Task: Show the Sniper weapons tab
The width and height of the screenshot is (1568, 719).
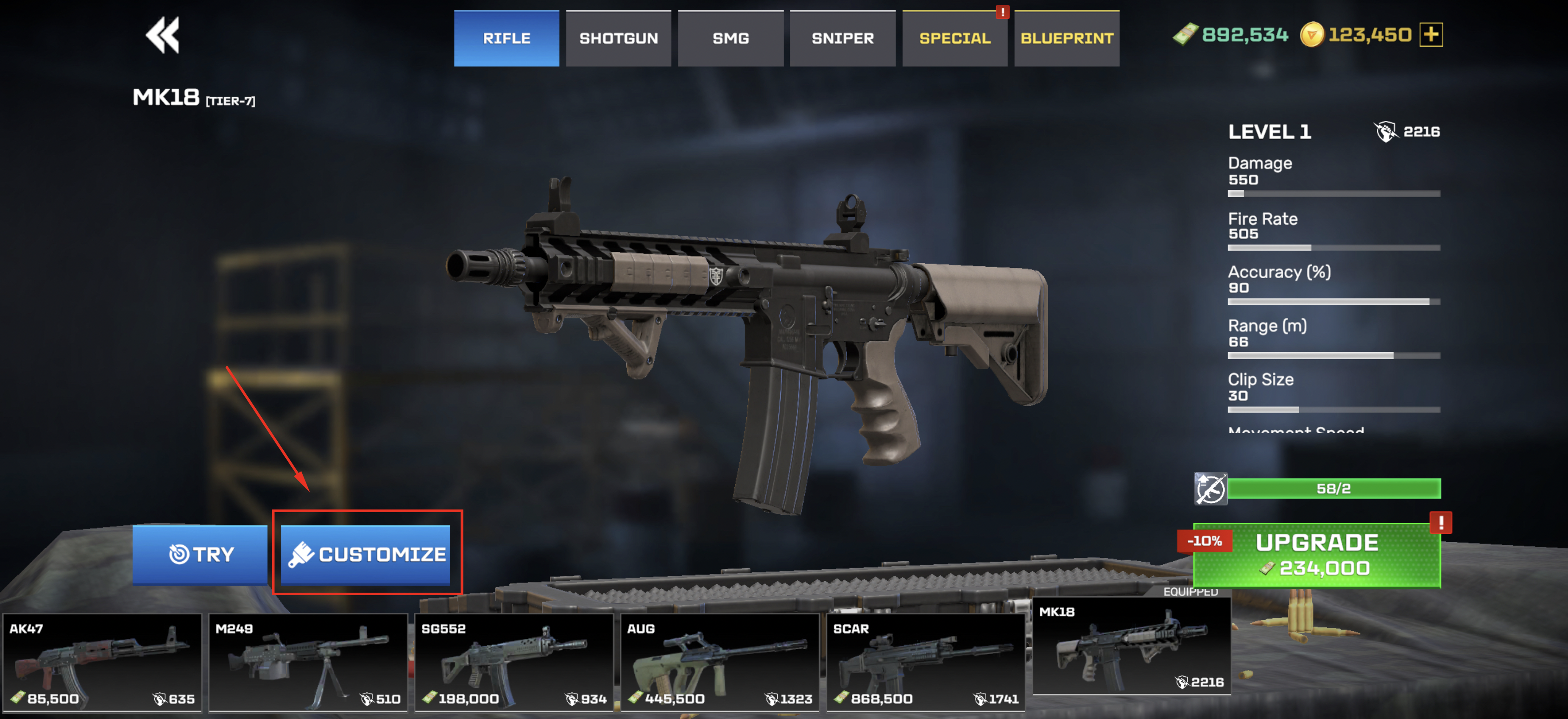Action: [x=842, y=38]
